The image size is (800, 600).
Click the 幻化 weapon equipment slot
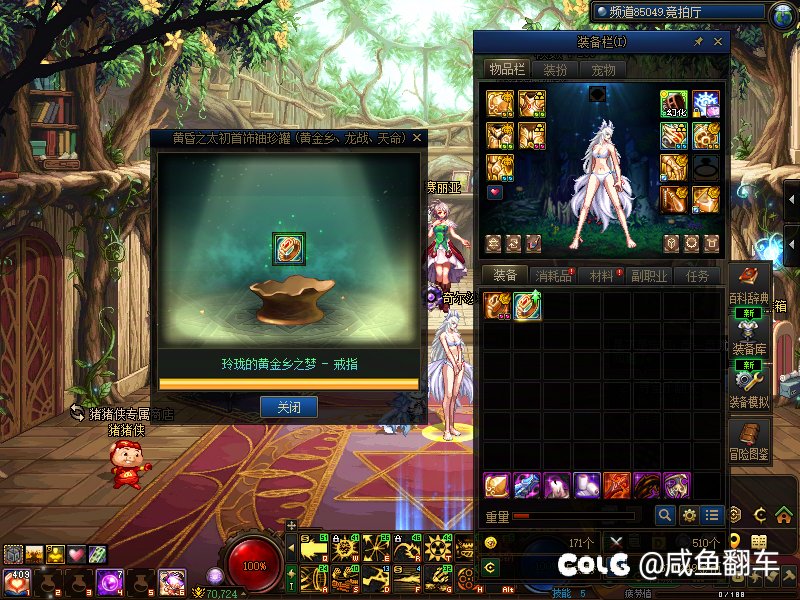(673, 104)
